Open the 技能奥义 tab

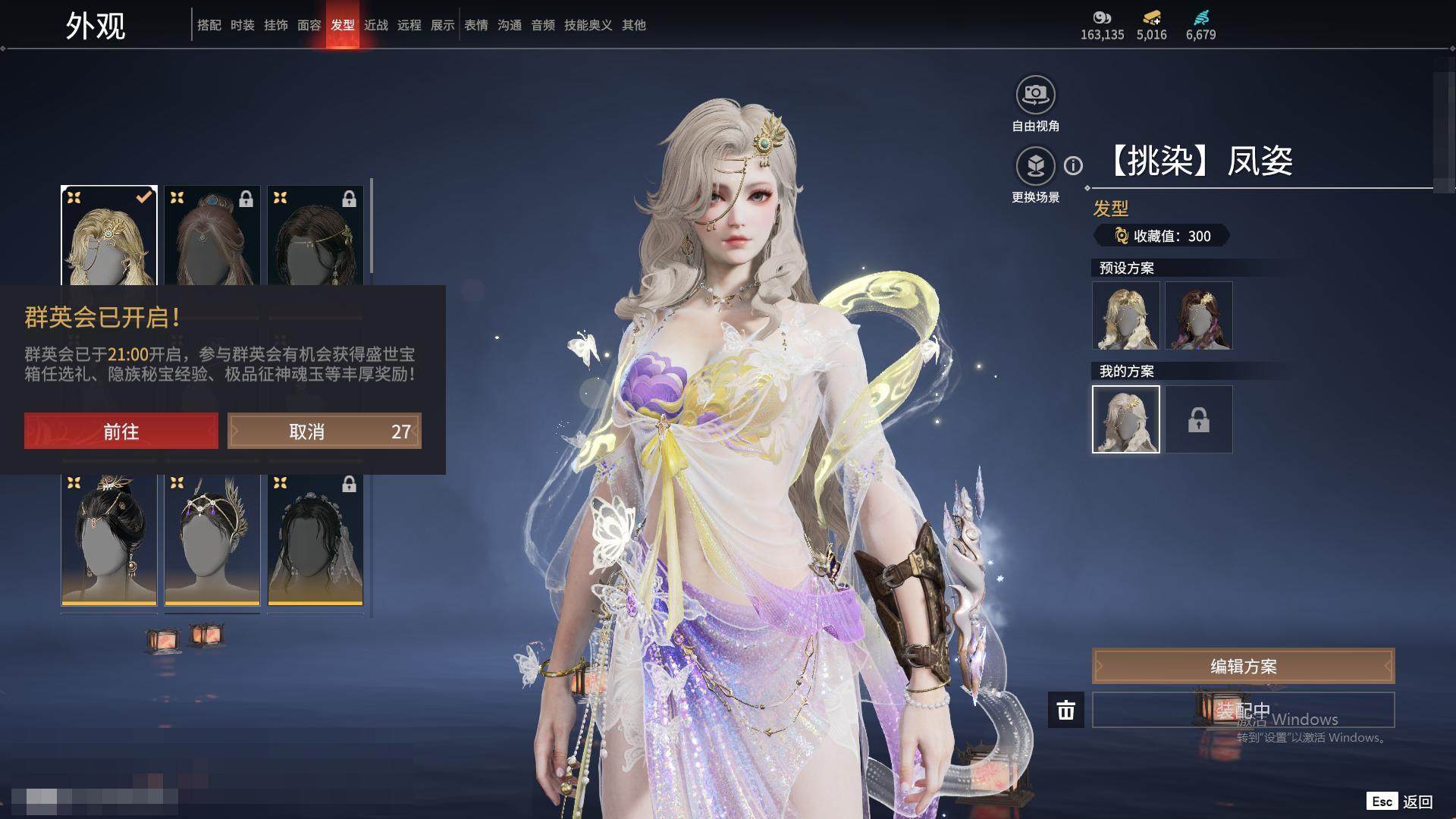[588, 25]
